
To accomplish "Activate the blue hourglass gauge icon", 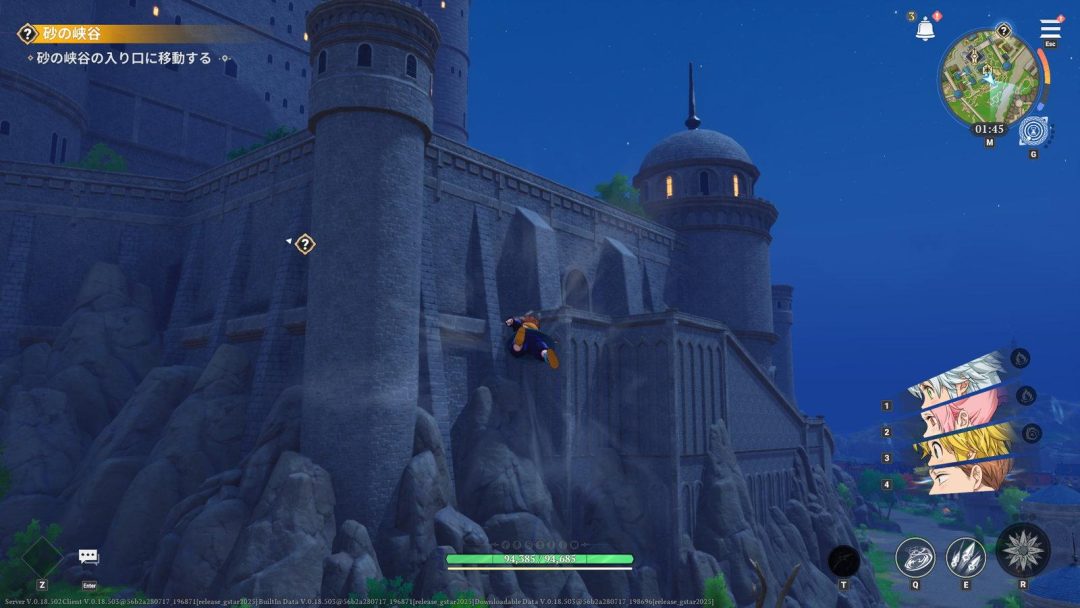I will [x=1033, y=131].
